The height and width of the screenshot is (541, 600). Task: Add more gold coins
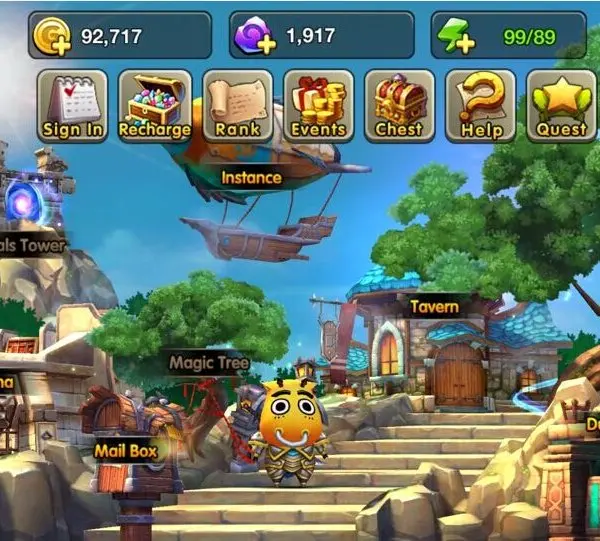(48, 37)
